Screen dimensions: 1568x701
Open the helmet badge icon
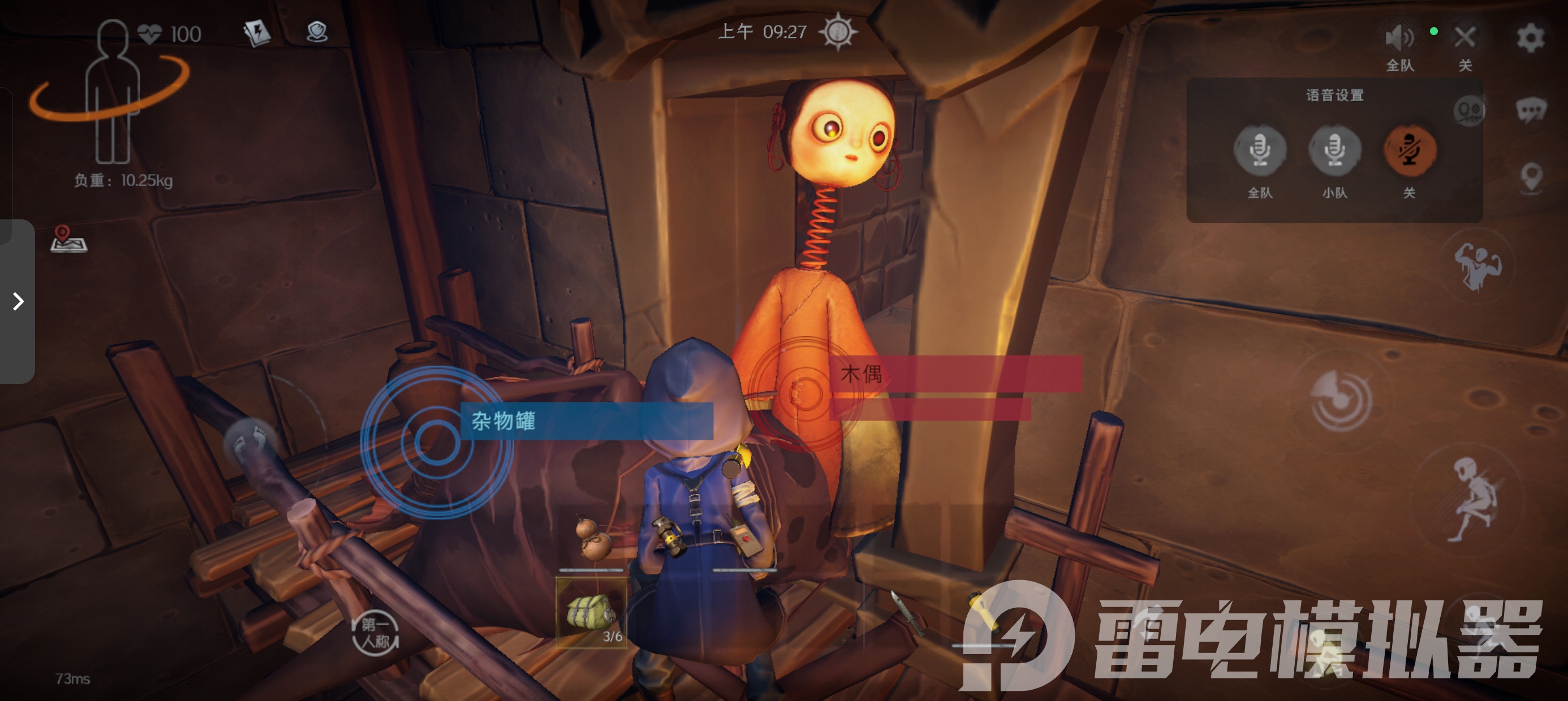(x=317, y=32)
